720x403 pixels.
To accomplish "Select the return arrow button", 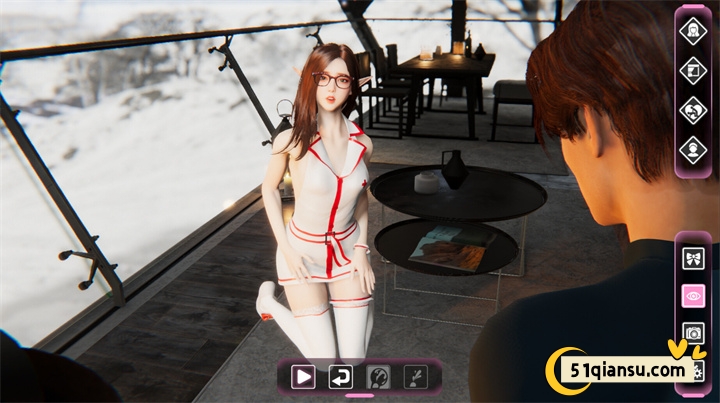I will point(341,376).
